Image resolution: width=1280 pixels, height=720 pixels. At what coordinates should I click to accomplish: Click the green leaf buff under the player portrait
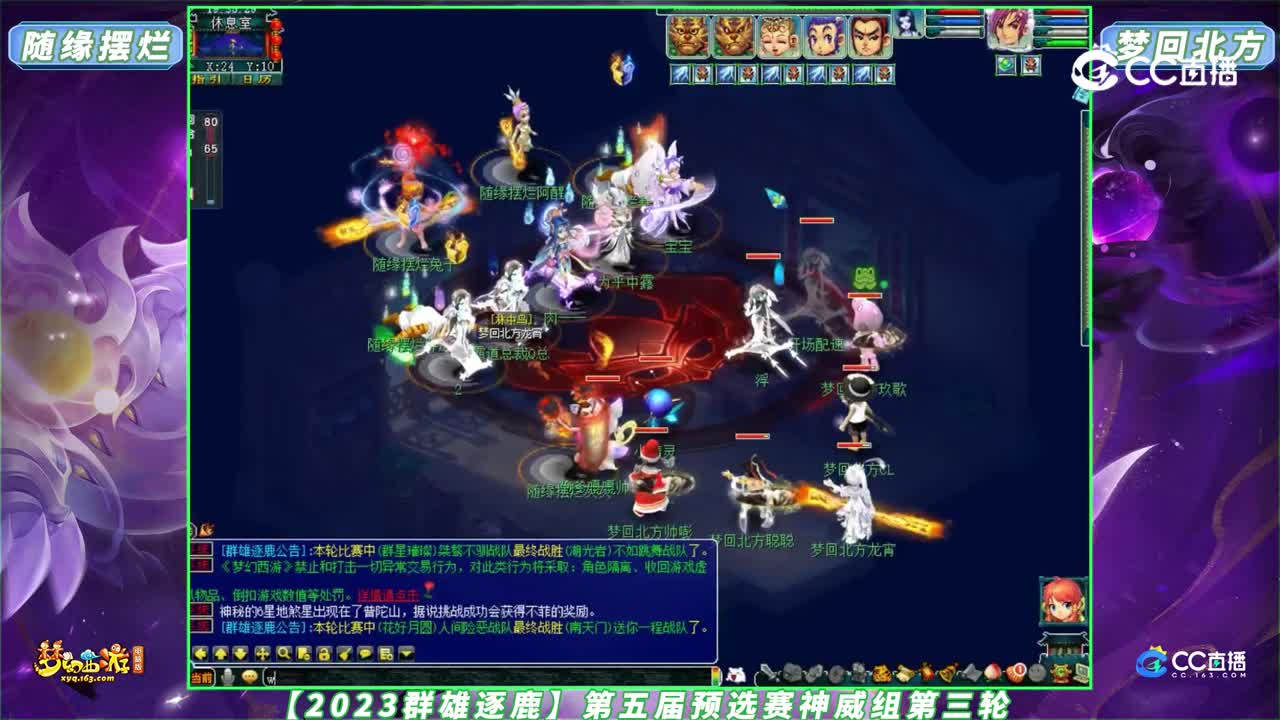(x=1004, y=64)
